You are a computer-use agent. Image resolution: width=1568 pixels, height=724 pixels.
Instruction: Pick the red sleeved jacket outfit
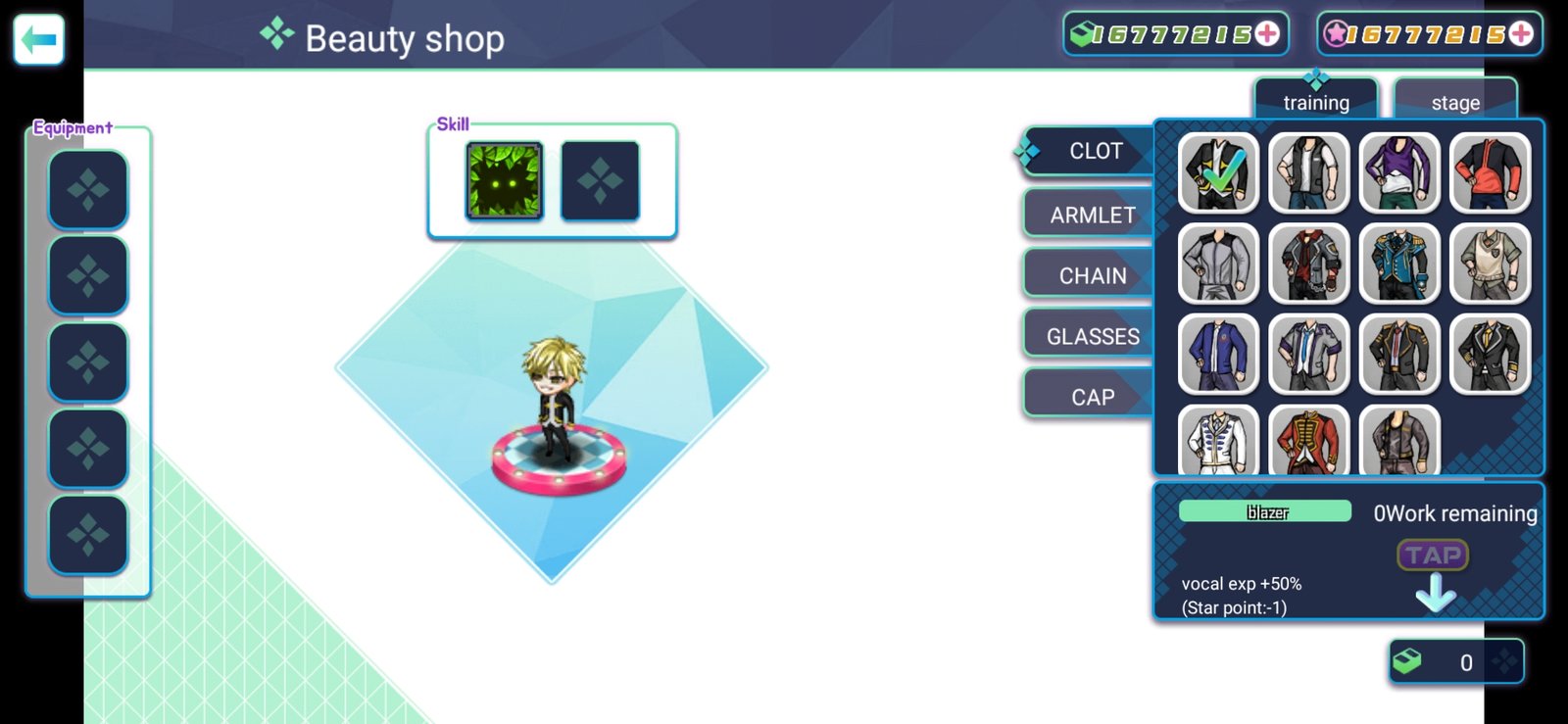(1490, 173)
